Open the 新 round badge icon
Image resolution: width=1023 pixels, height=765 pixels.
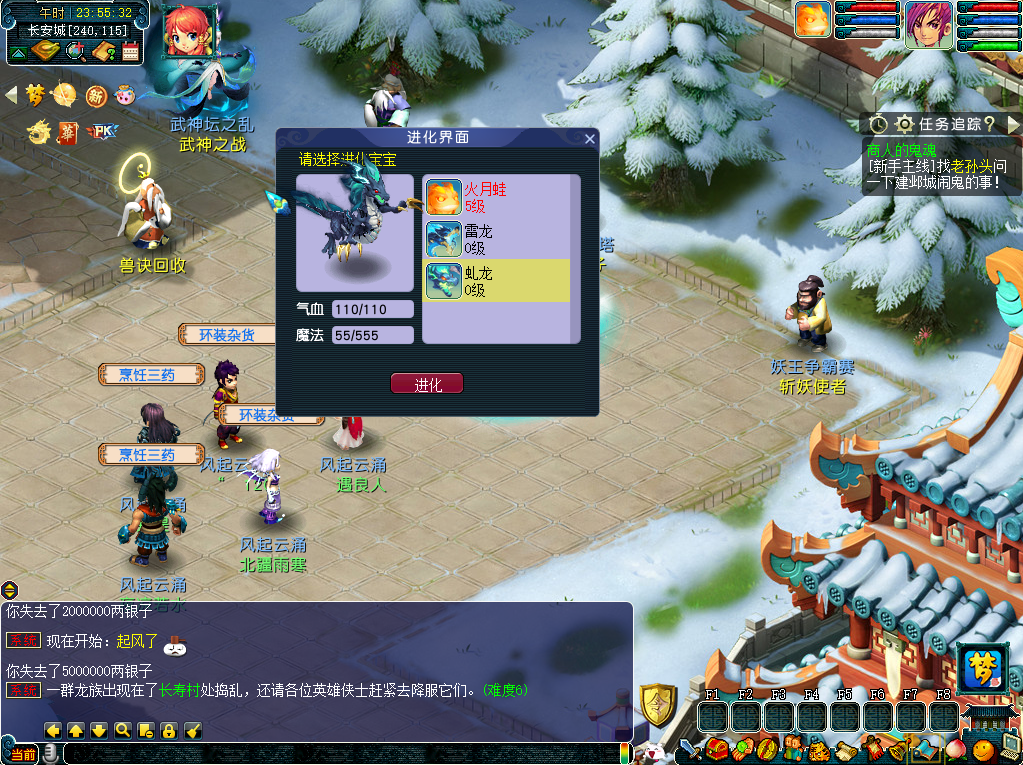point(96,95)
